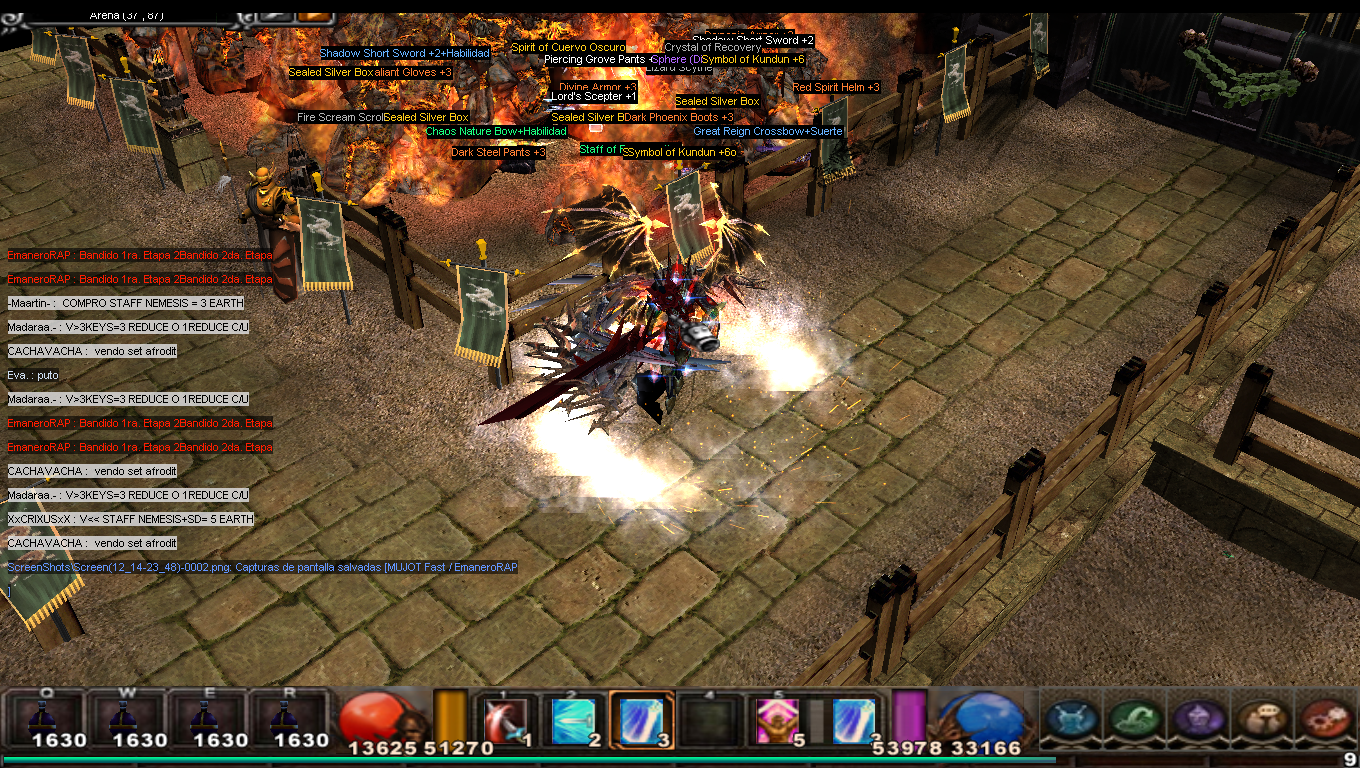
Task: Open the purple character menu icon
Action: (1194, 718)
